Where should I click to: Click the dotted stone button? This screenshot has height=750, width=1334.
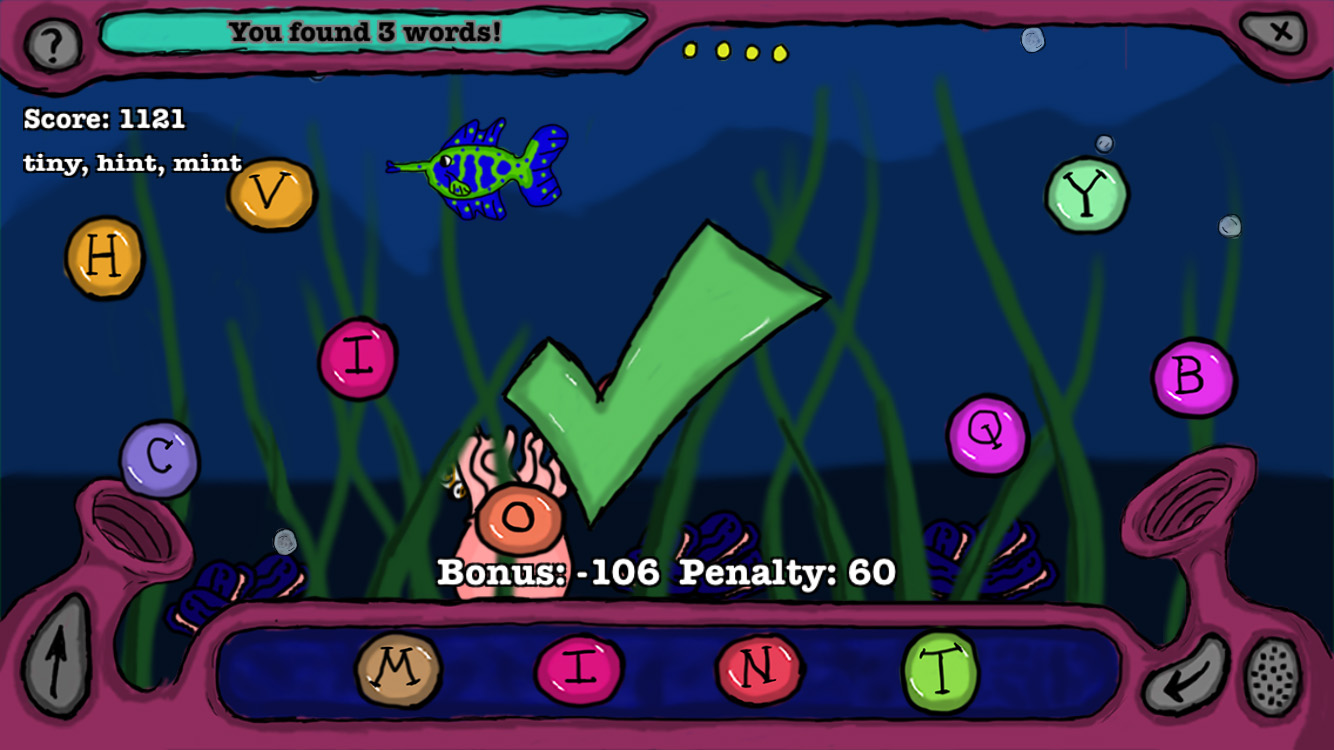pos(1273,675)
